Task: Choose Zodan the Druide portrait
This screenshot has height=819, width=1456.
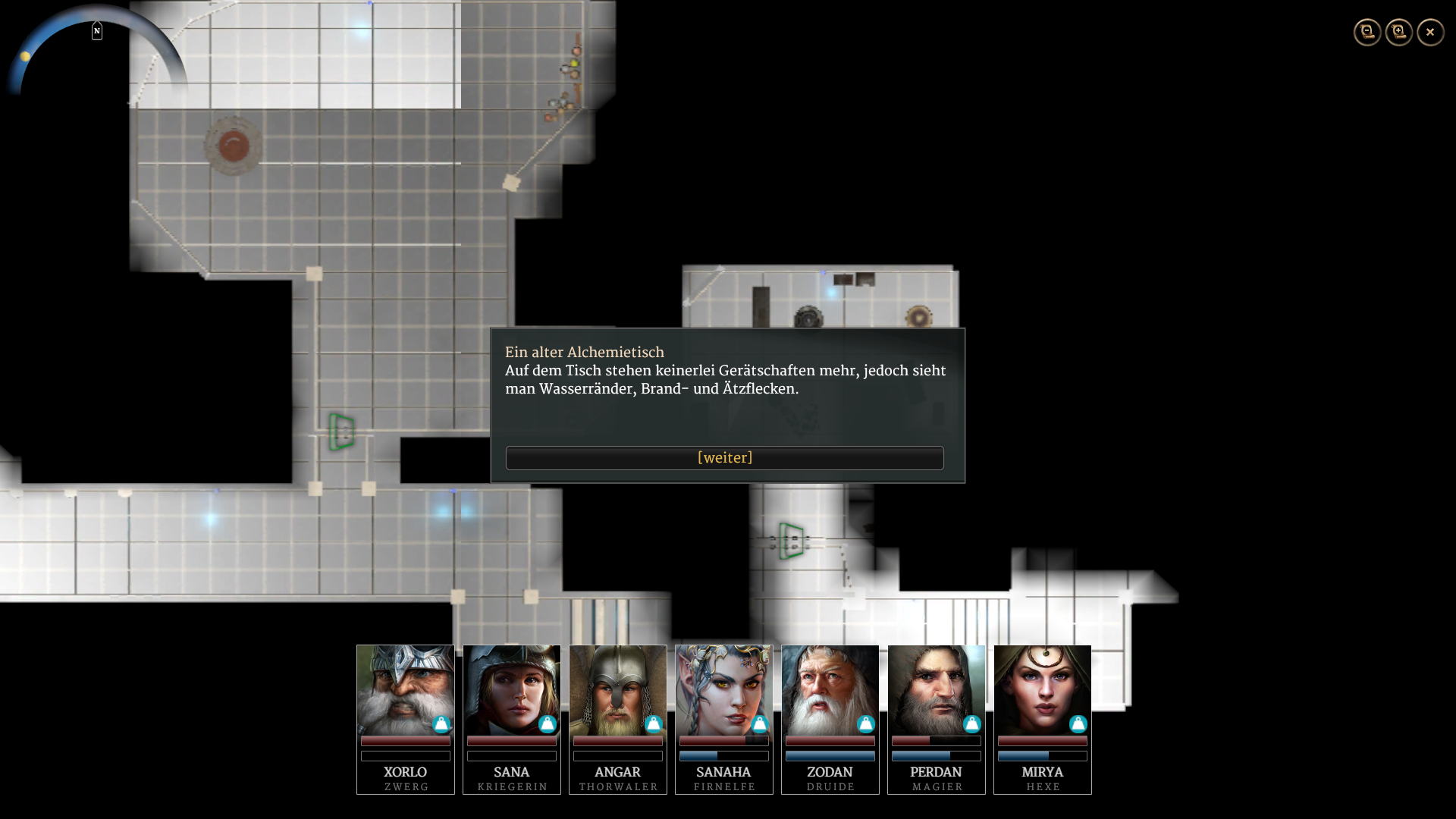Action: pyautogui.click(x=830, y=690)
